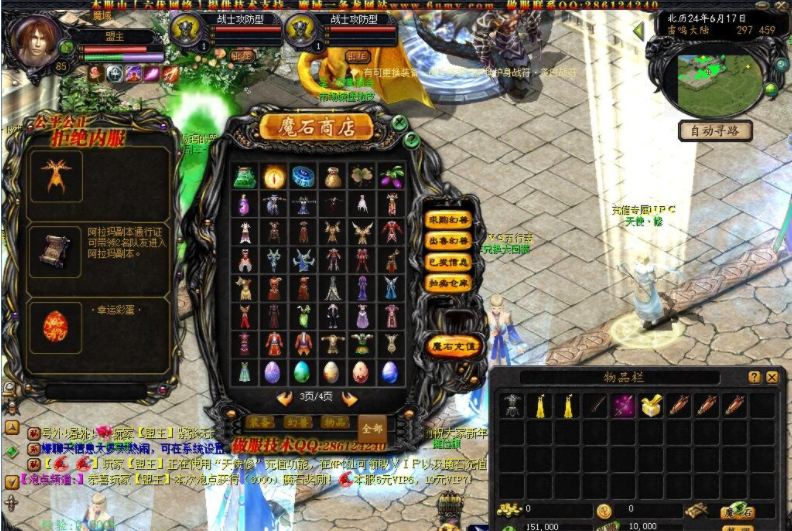This screenshot has height=531, width=792.
Task: Switch to the 幻兽 shop tab
Action: click(x=297, y=423)
